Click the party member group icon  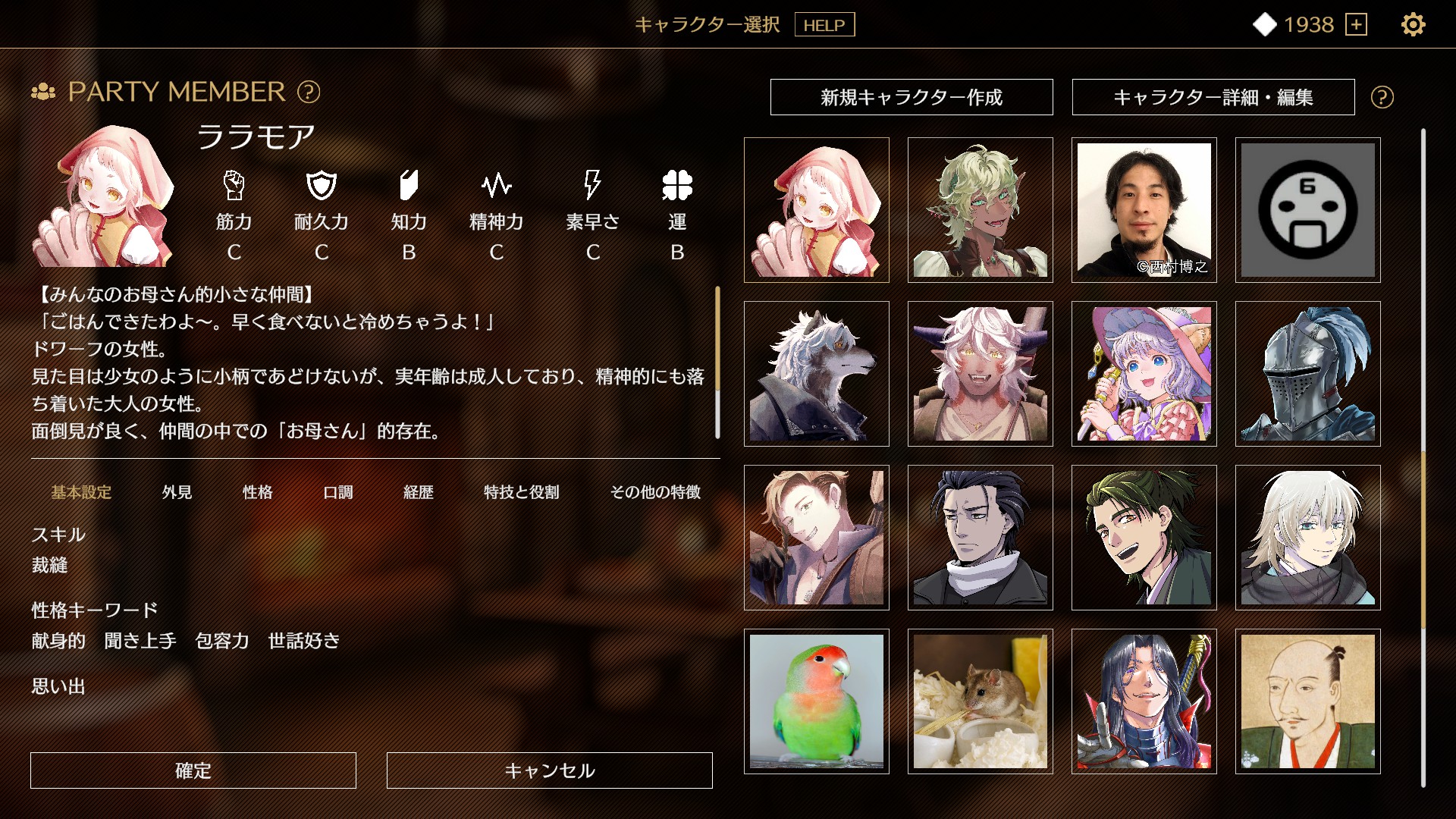(43, 93)
